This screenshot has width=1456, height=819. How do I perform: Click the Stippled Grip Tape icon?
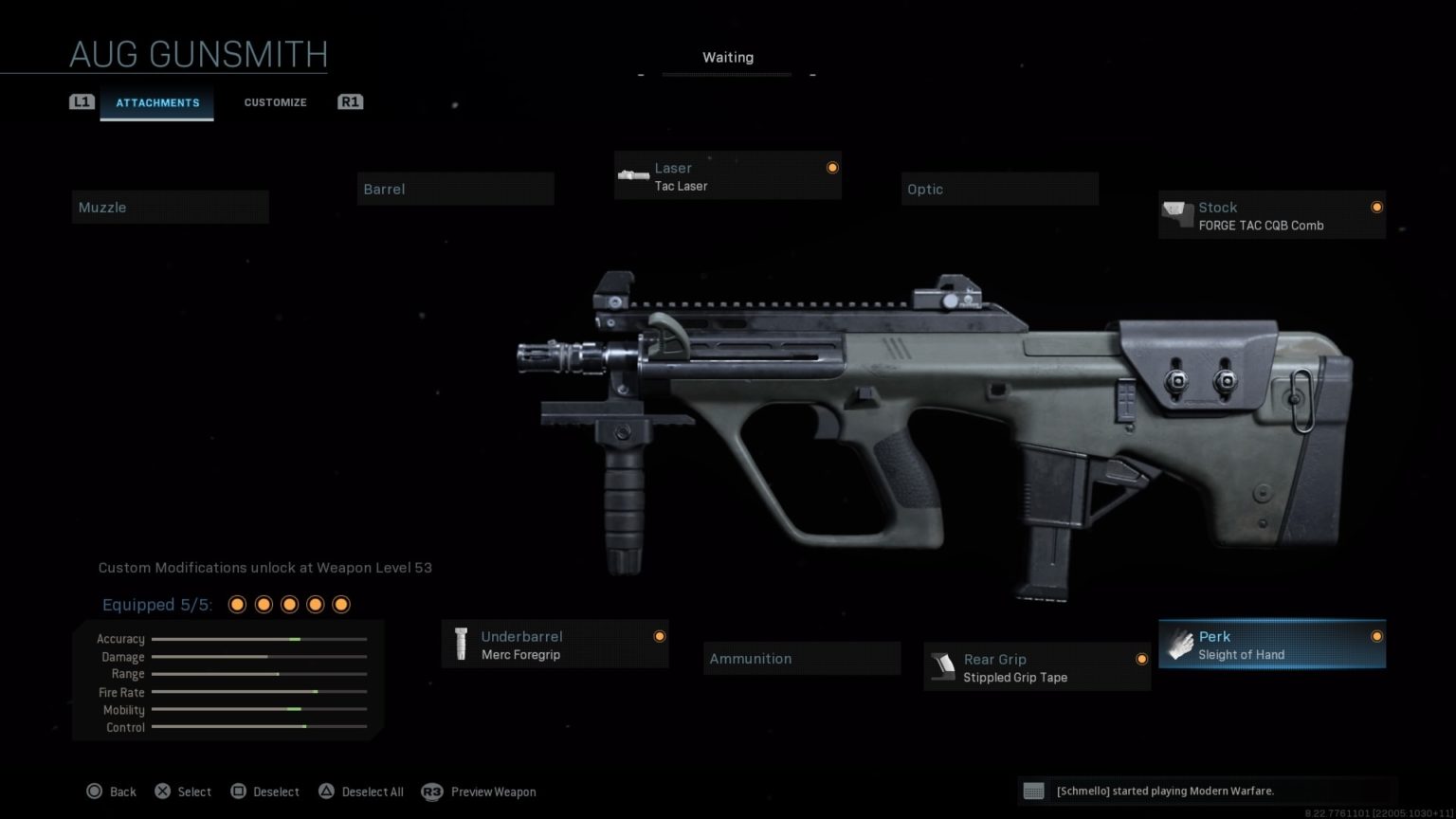point(943,666)
